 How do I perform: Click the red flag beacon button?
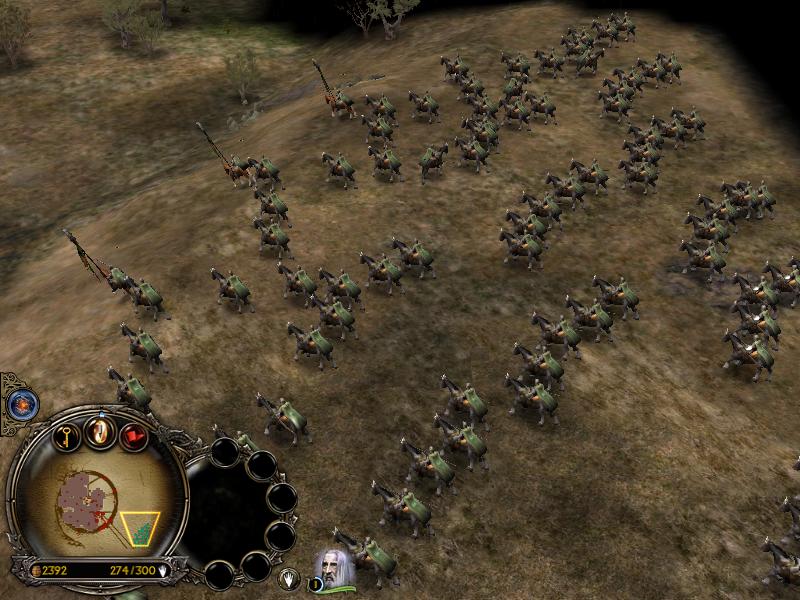coord(133,436)
